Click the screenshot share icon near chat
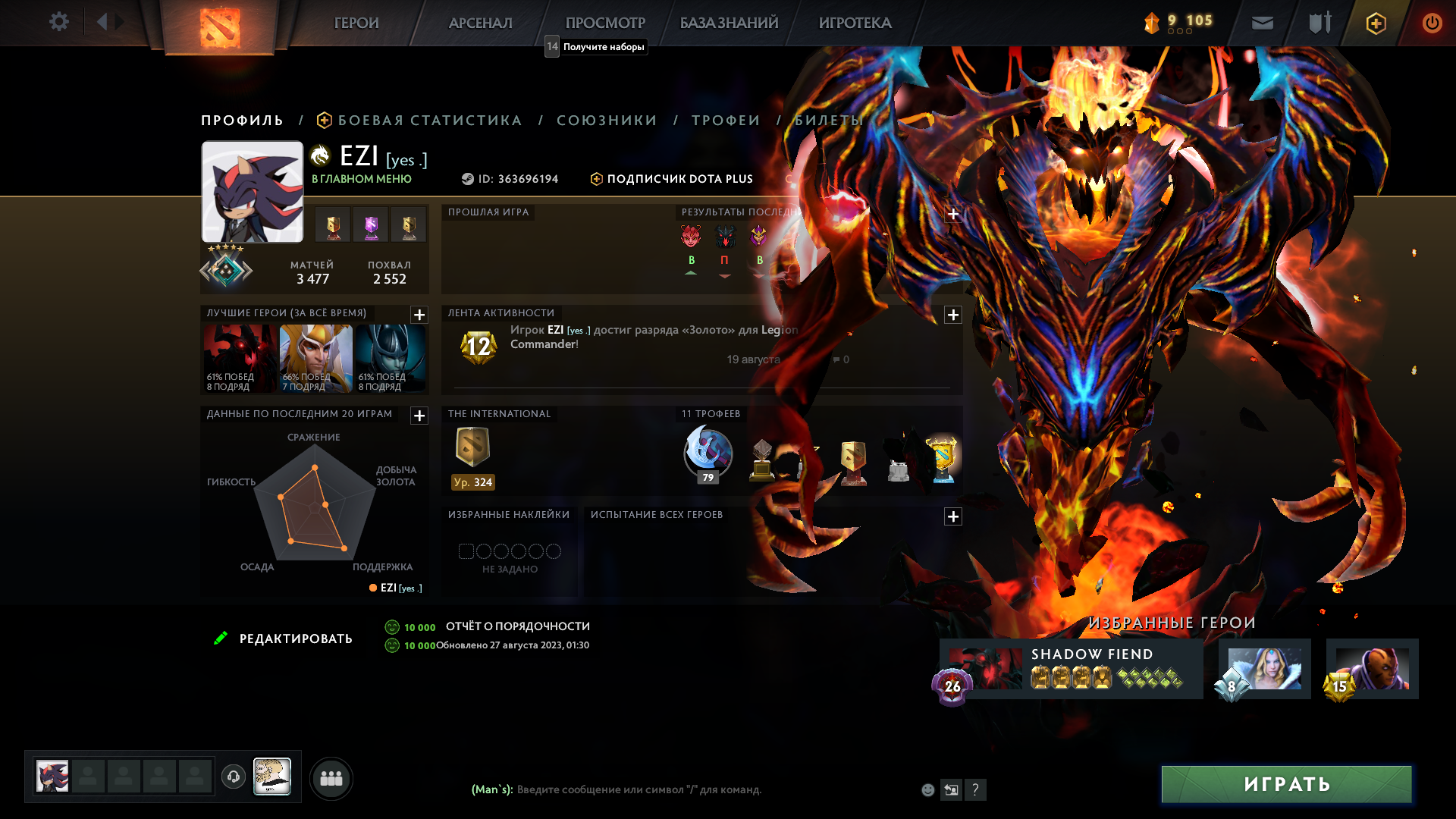 [x=952, y=789]
